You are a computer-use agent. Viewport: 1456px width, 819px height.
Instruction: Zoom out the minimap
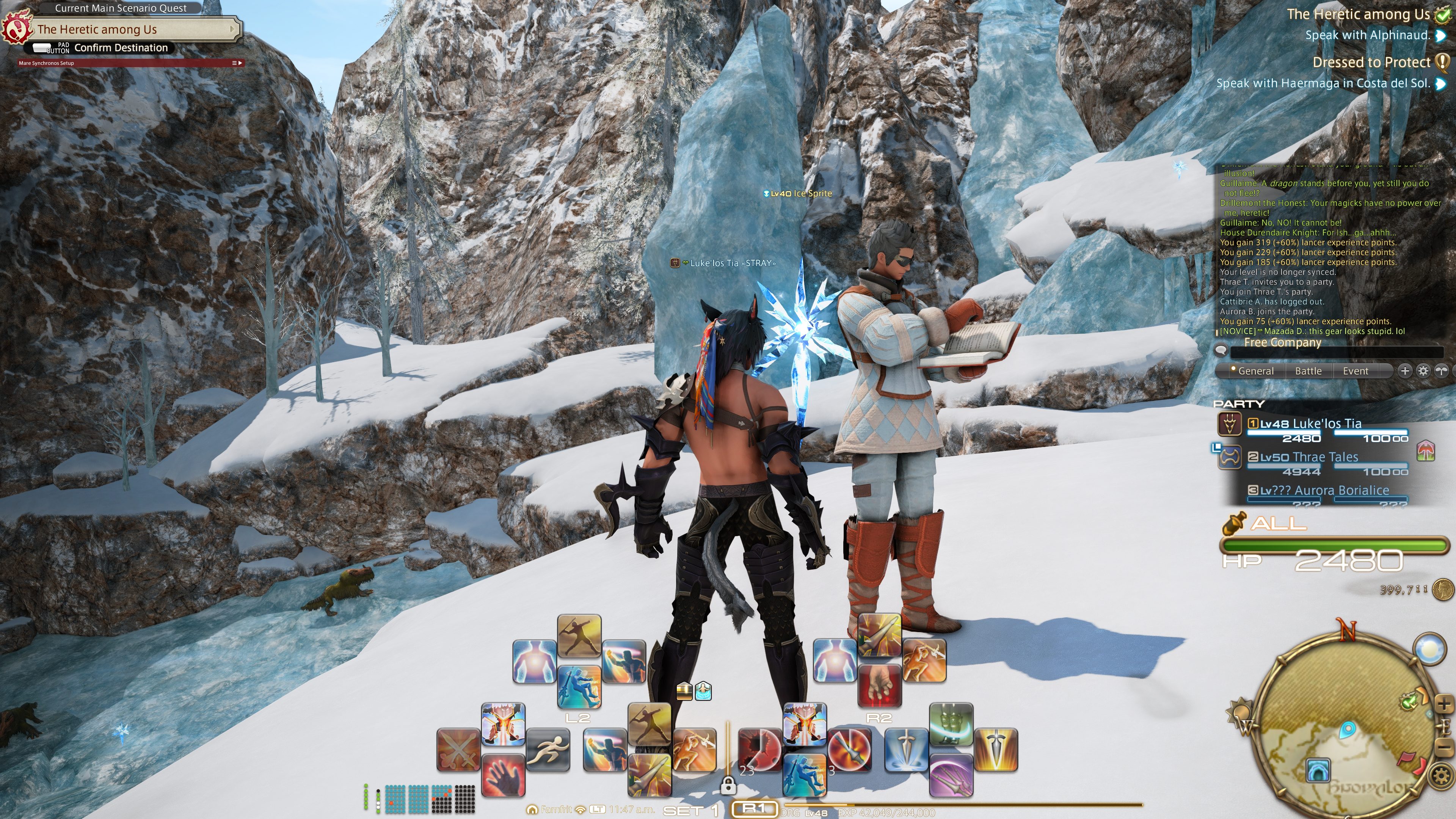pos(1443,748)
